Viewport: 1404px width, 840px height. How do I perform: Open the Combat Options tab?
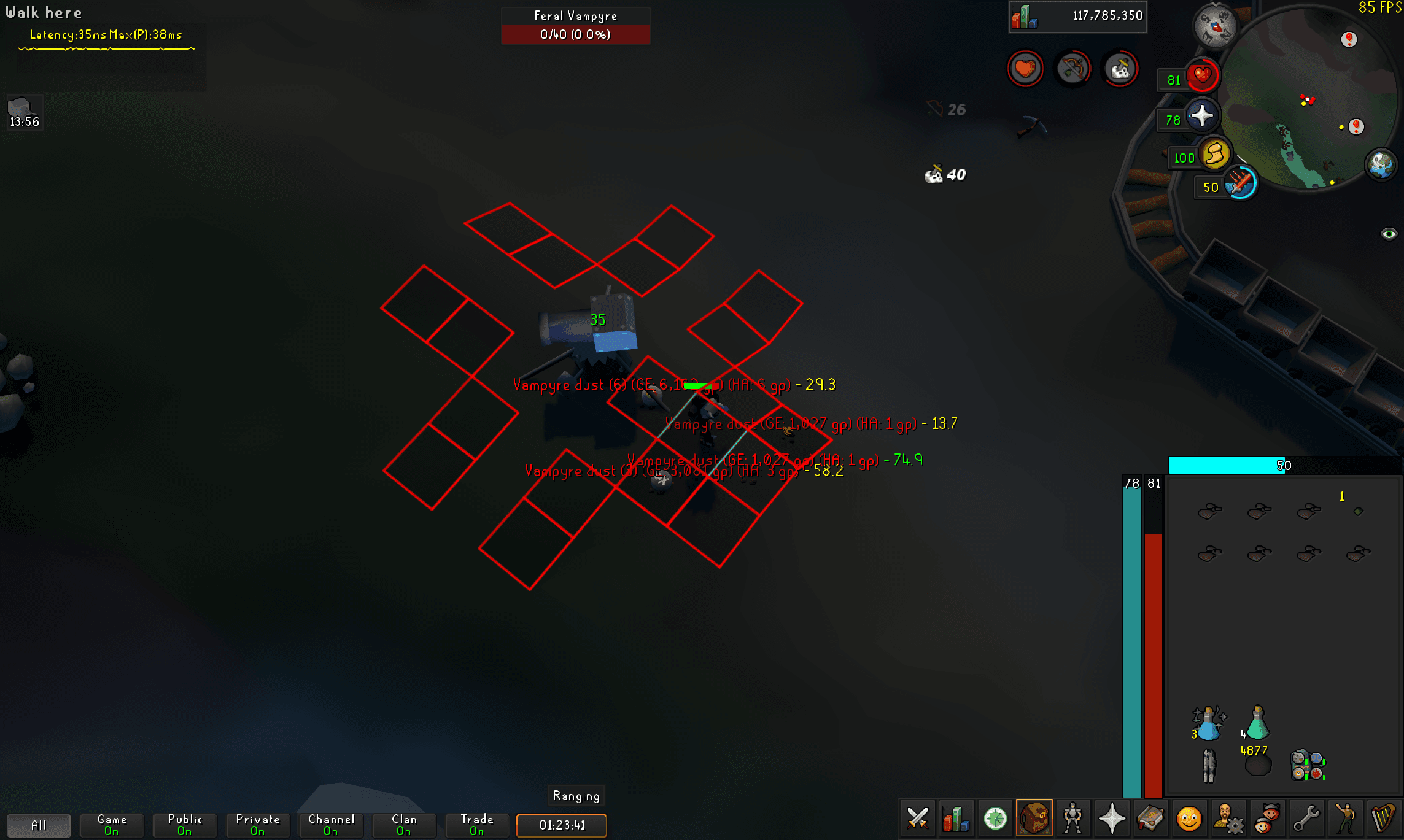tap(917, 819)
